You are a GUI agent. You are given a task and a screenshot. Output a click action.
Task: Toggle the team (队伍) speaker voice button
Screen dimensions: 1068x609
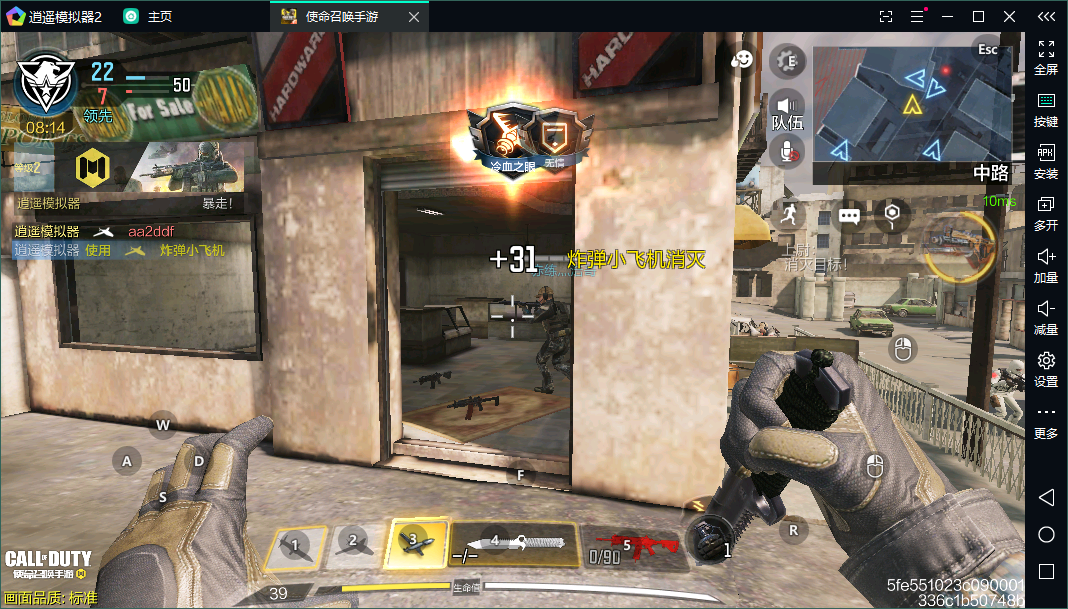click(788, 106)
